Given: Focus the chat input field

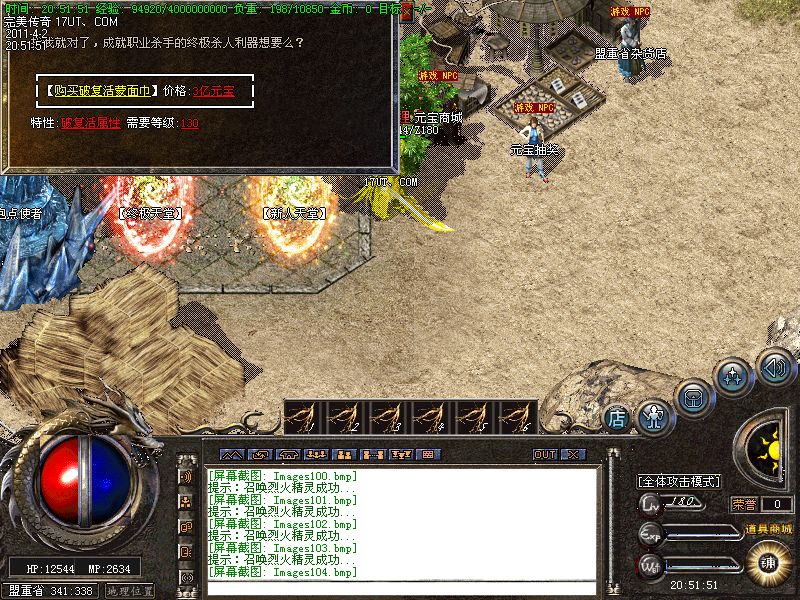Looking at the screenshot, I should pyautogui.click(x=400, y=587).
